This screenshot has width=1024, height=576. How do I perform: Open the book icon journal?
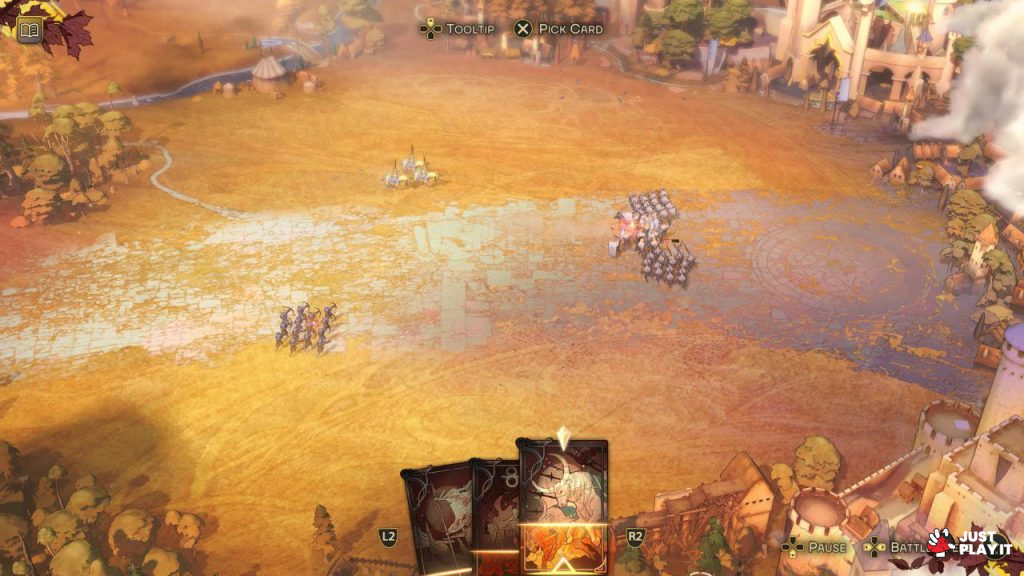tap(29, 30)
